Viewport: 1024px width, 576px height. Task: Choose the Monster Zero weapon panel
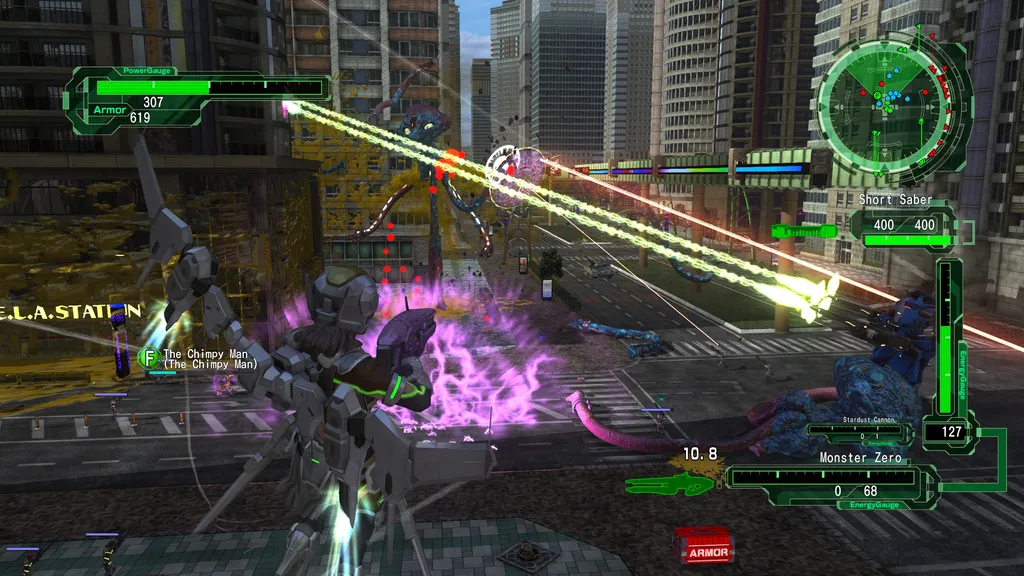tap(830, 478)
